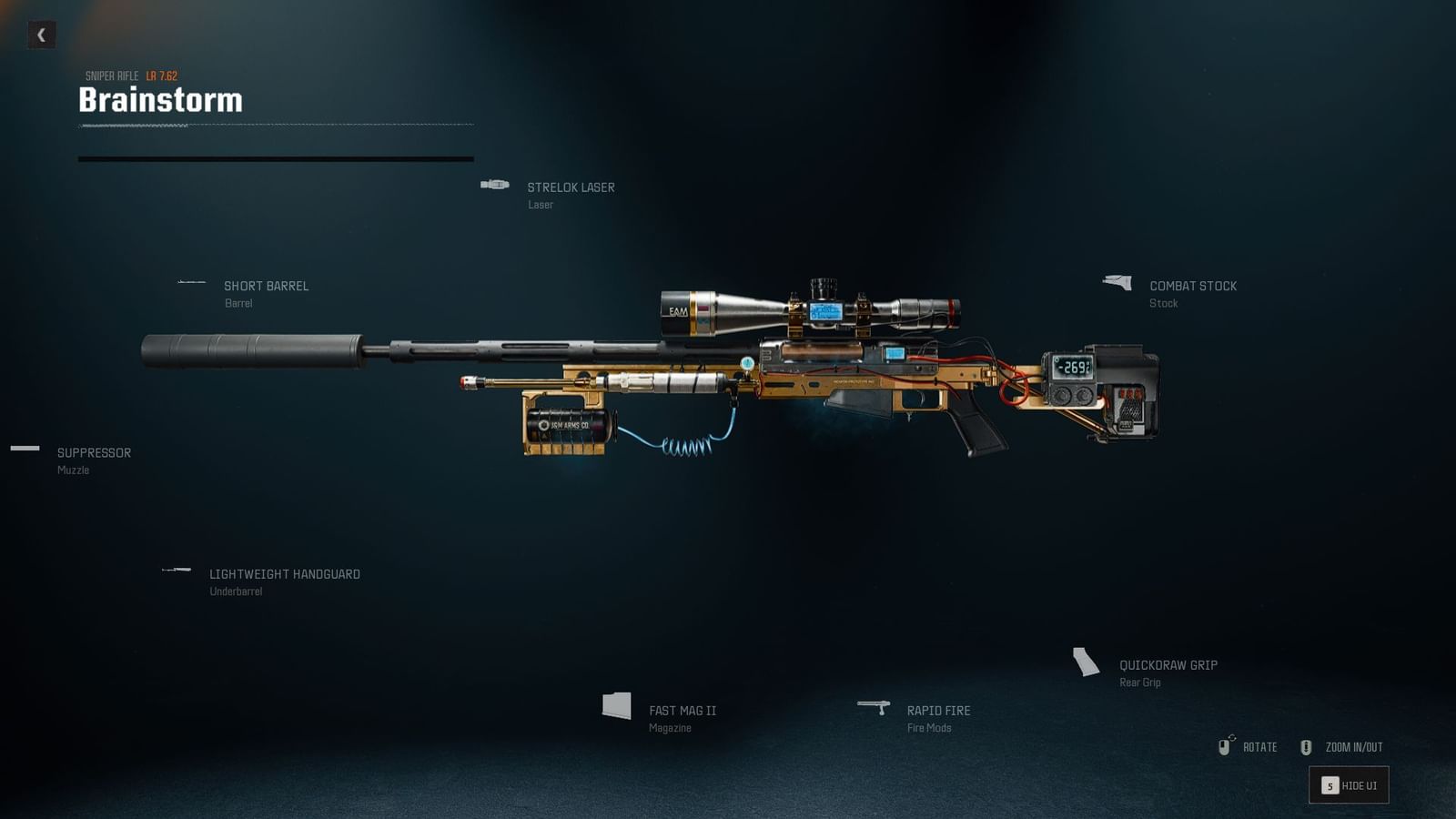
Task: Click the zoom in/out mouse icon
Action: click(1308, 746)
